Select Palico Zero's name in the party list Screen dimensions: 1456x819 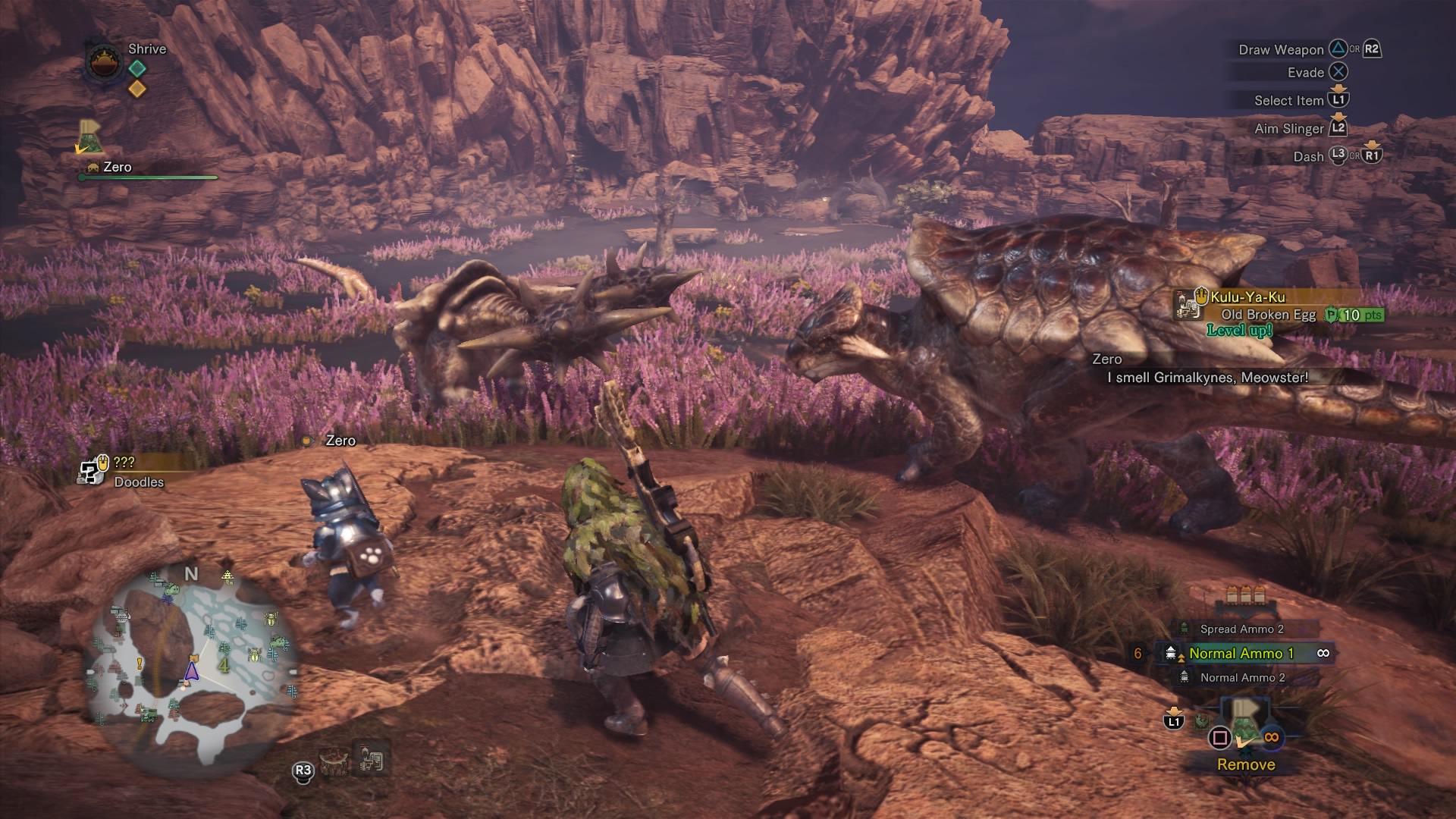tap(117, 167)
